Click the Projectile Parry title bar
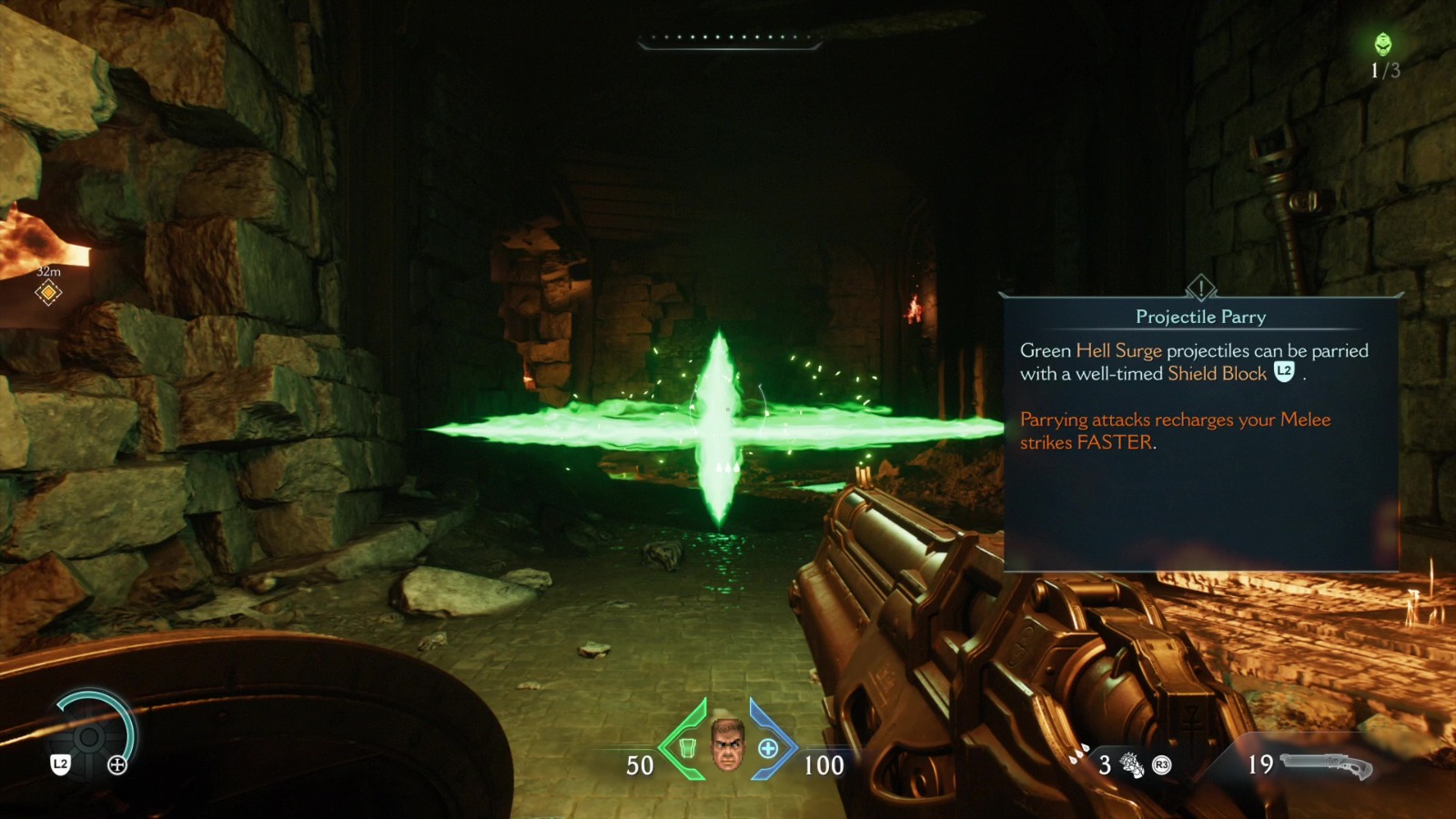The image size is (1456, 819). [1199, 318]
